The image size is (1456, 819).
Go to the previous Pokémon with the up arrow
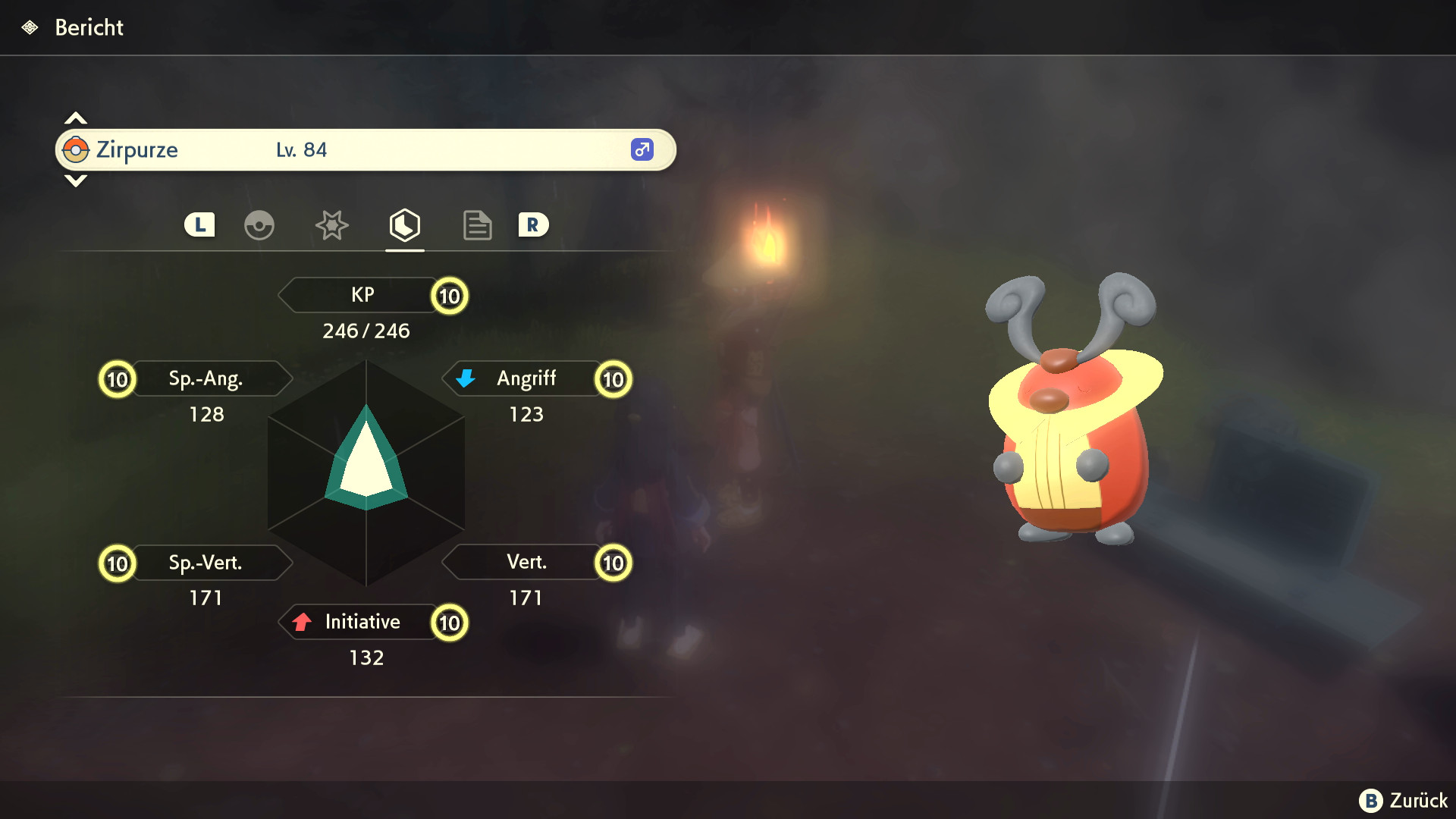point(76,118)
